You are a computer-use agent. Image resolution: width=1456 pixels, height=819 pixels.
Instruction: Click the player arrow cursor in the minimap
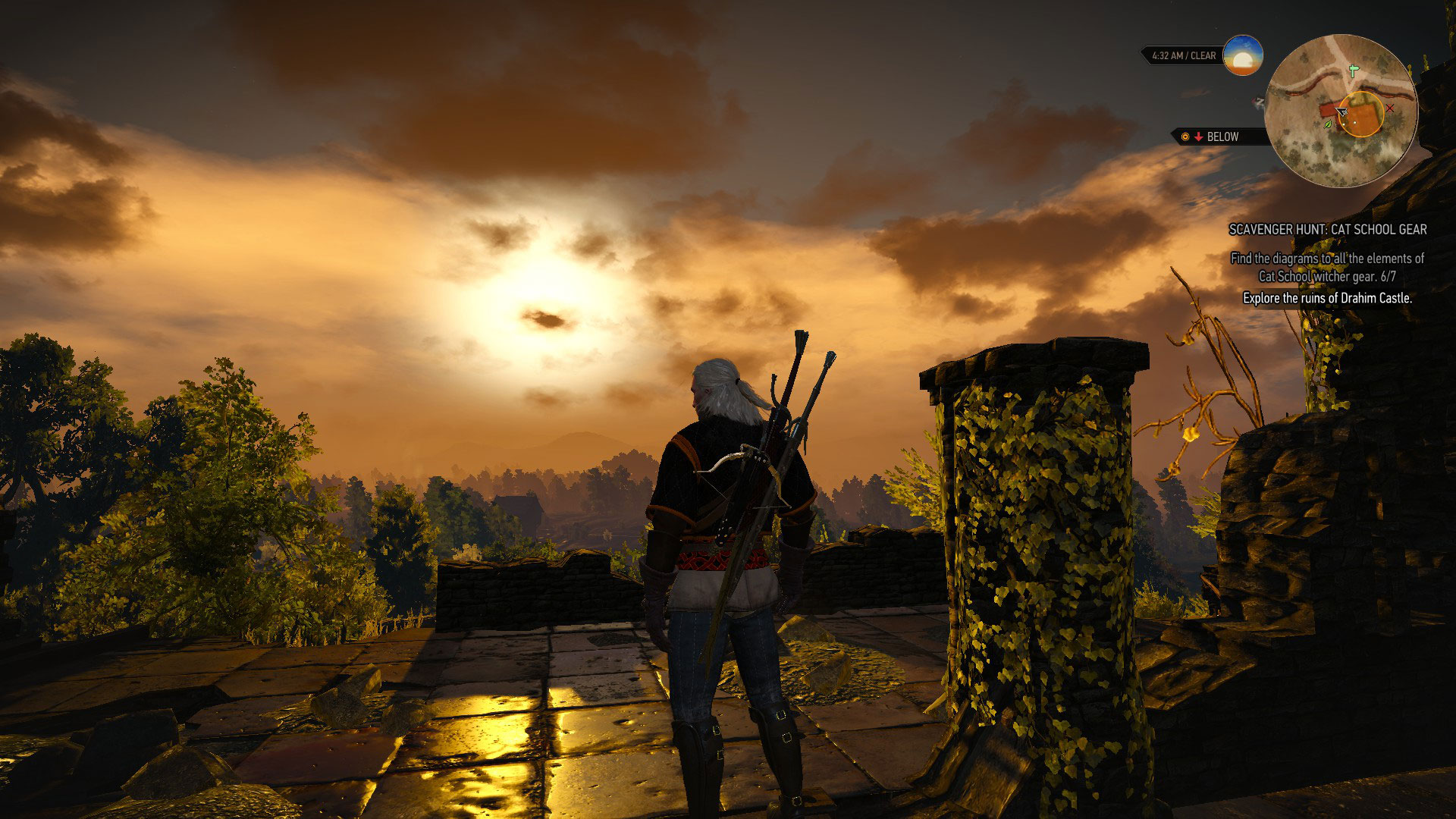(1341, 112)
